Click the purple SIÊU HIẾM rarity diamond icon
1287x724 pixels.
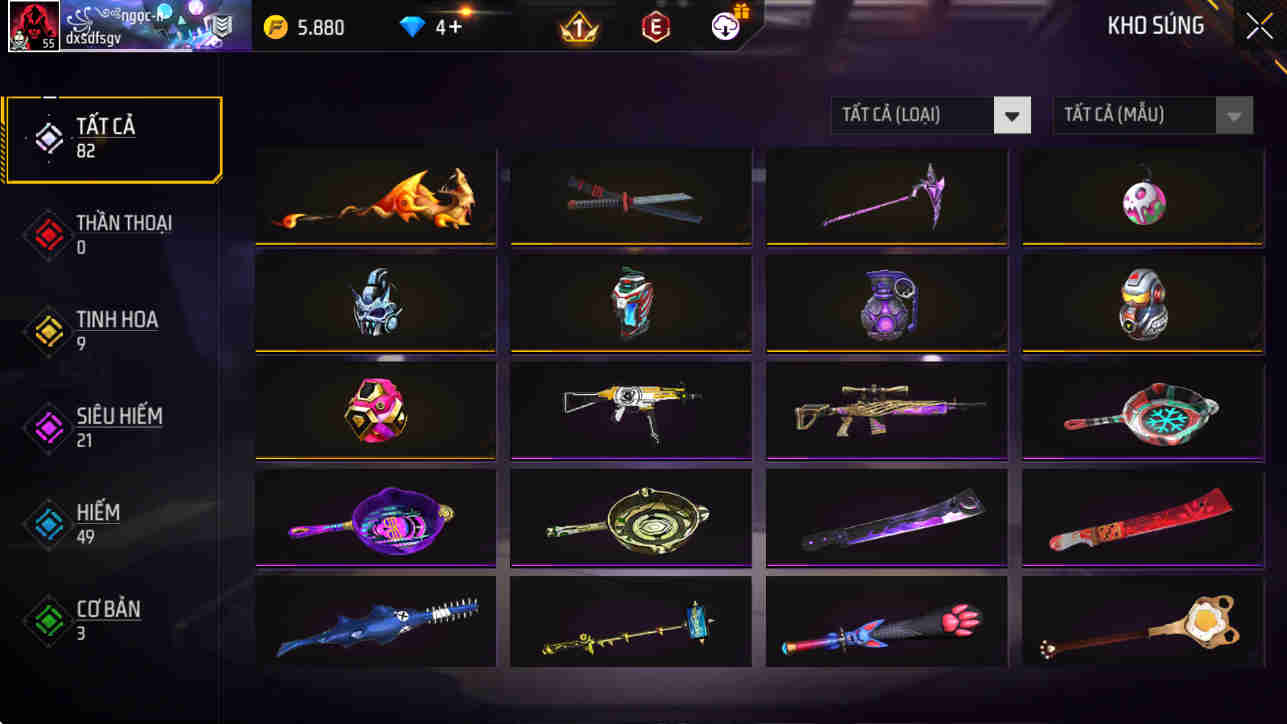point(47,427)
